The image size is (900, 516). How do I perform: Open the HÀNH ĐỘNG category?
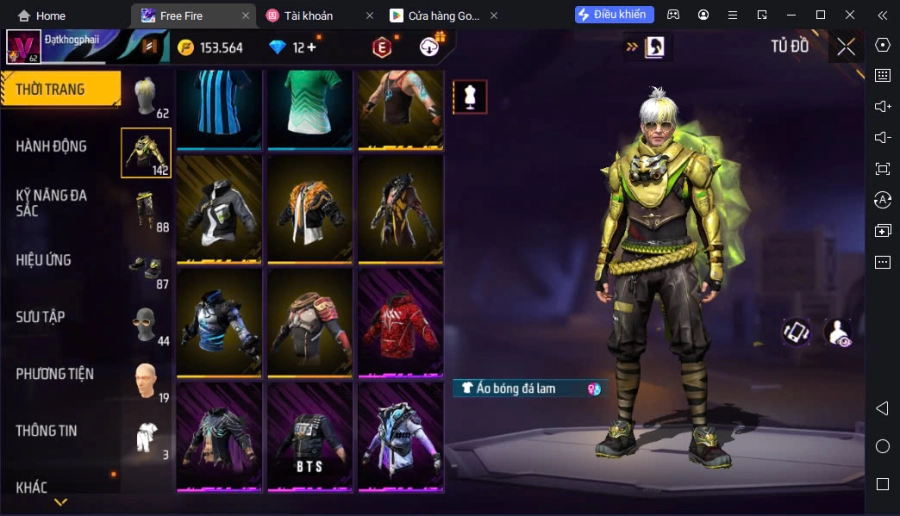51,146
